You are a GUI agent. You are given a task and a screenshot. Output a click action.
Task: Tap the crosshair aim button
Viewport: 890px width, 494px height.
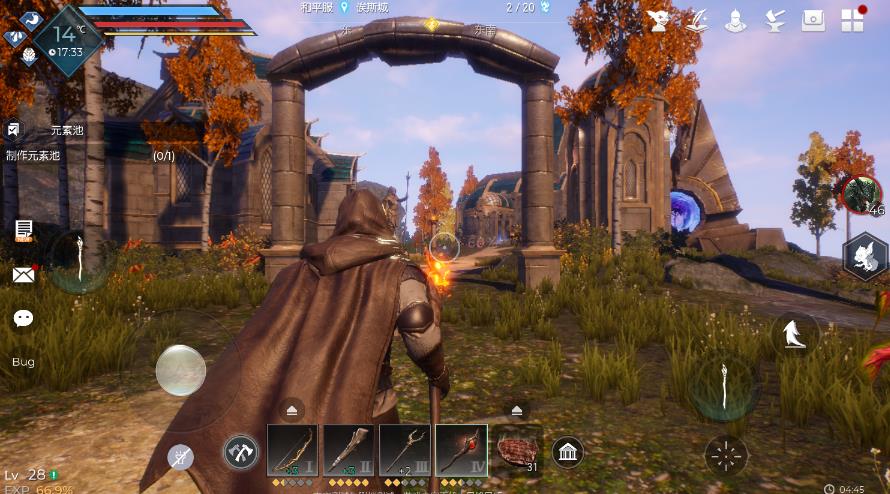[726, 456]
